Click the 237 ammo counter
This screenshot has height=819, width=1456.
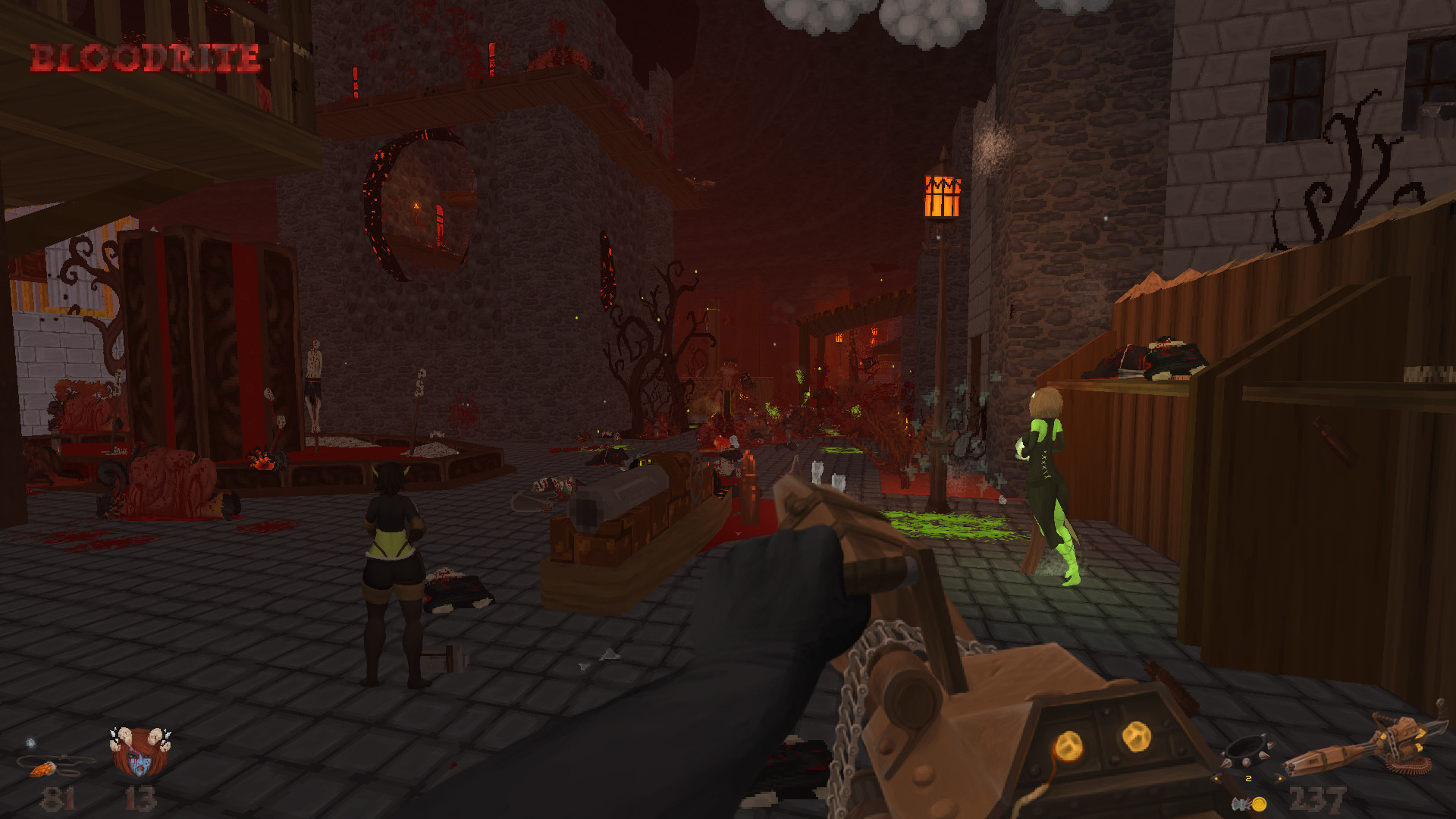[1318, 799]
